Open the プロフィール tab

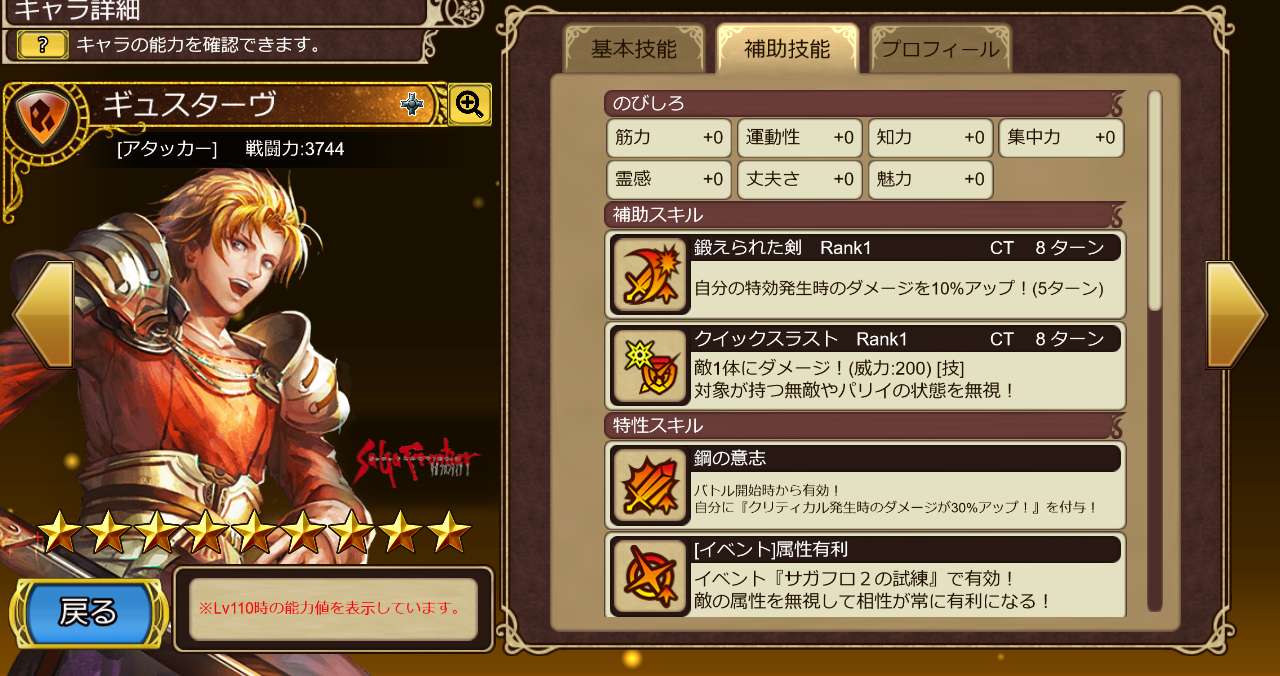940,49
